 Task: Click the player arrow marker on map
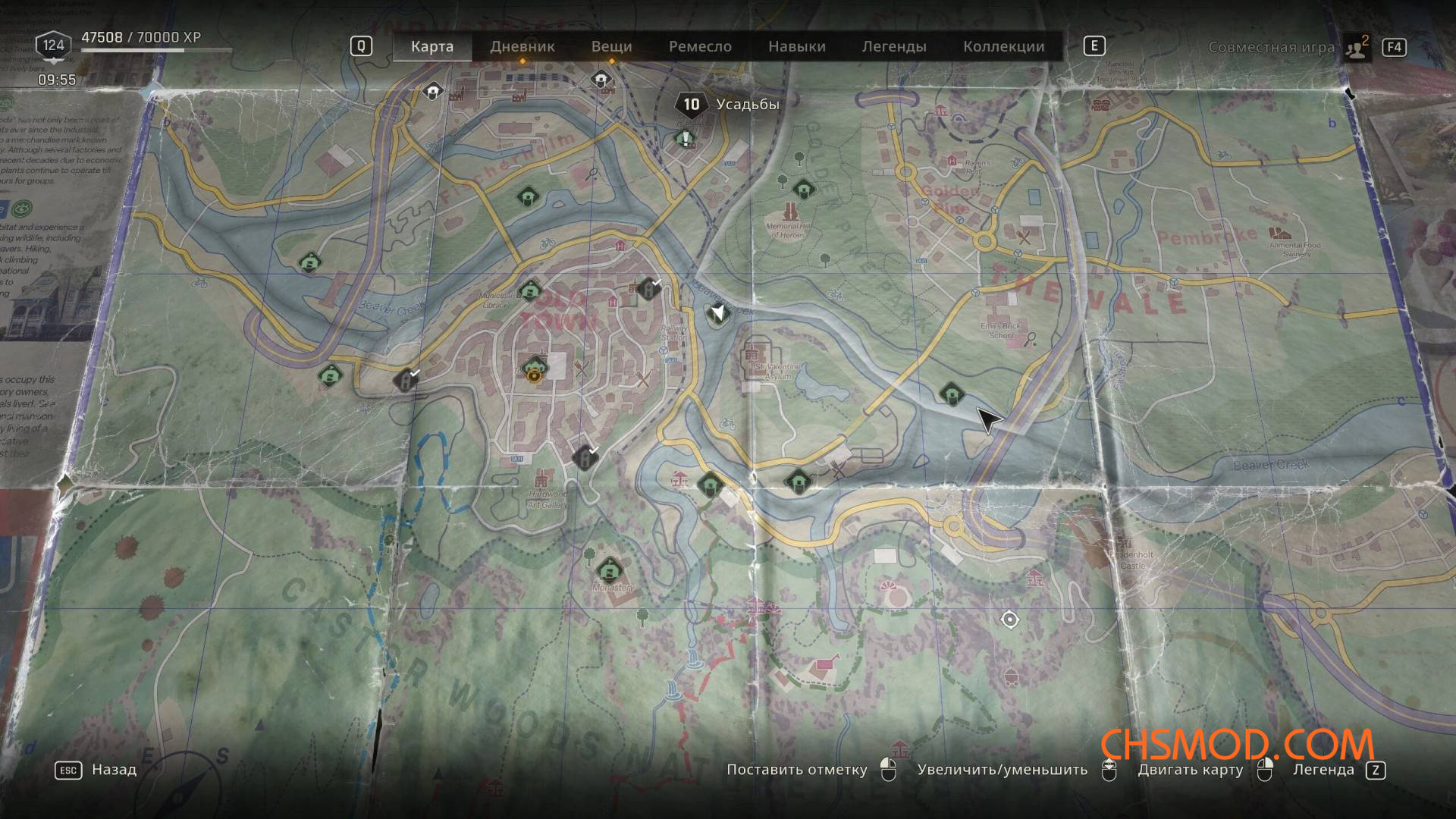(717, 312)
